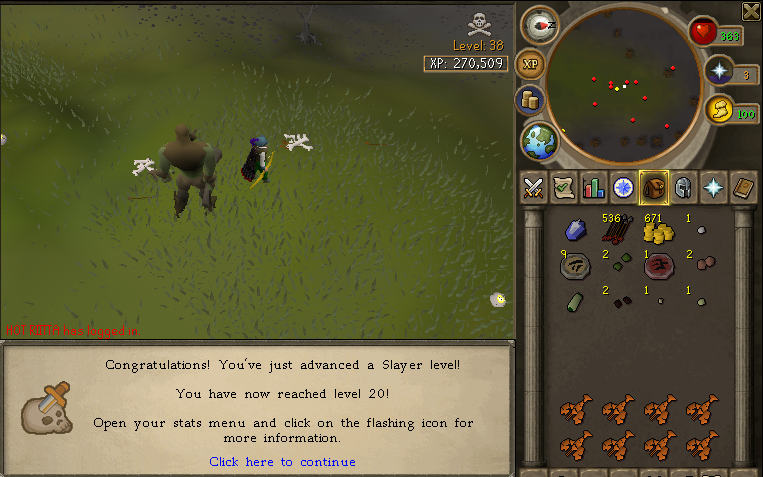Select the inventory backpack tab

(654, 187)
